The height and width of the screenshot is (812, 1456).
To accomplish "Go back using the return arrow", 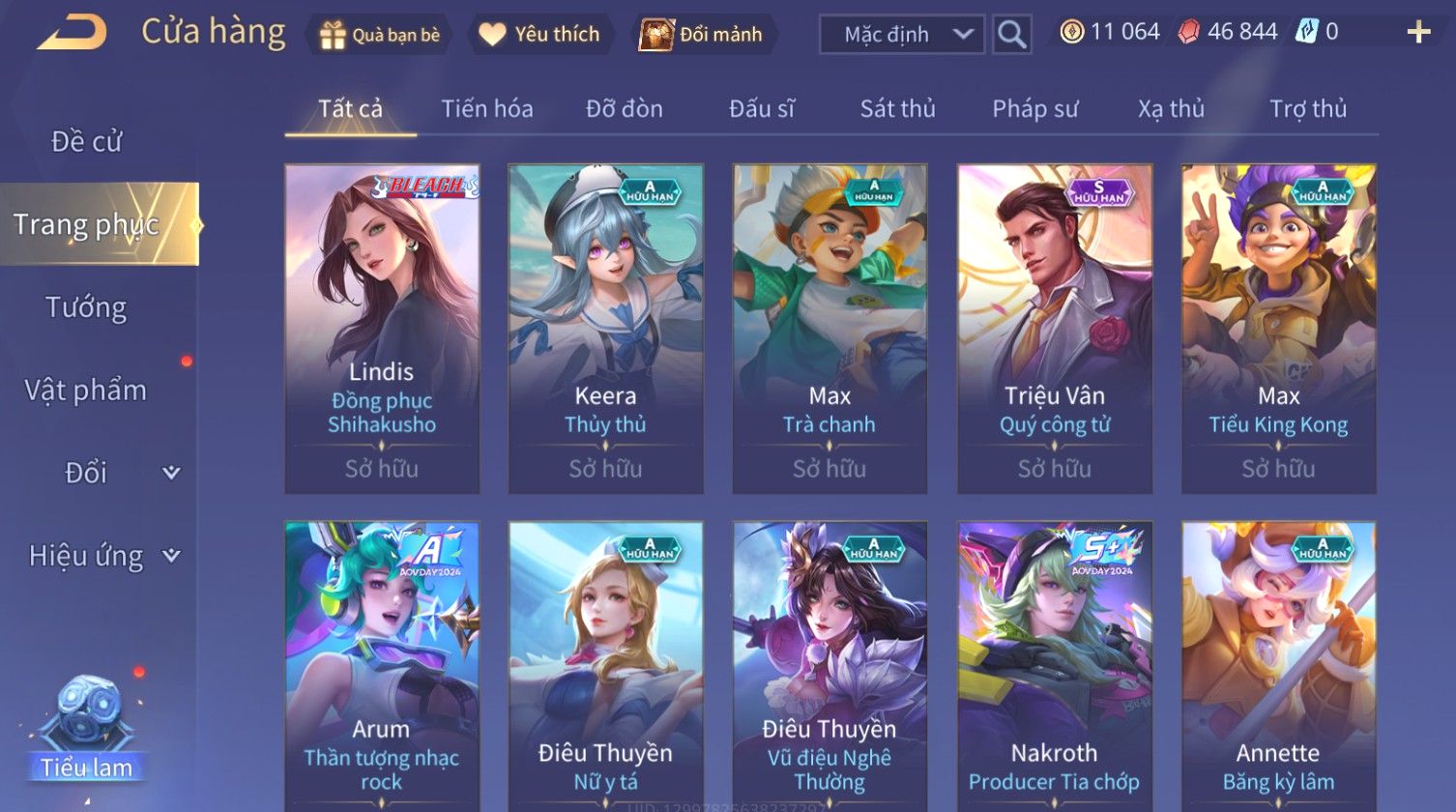I will (71, 33).
